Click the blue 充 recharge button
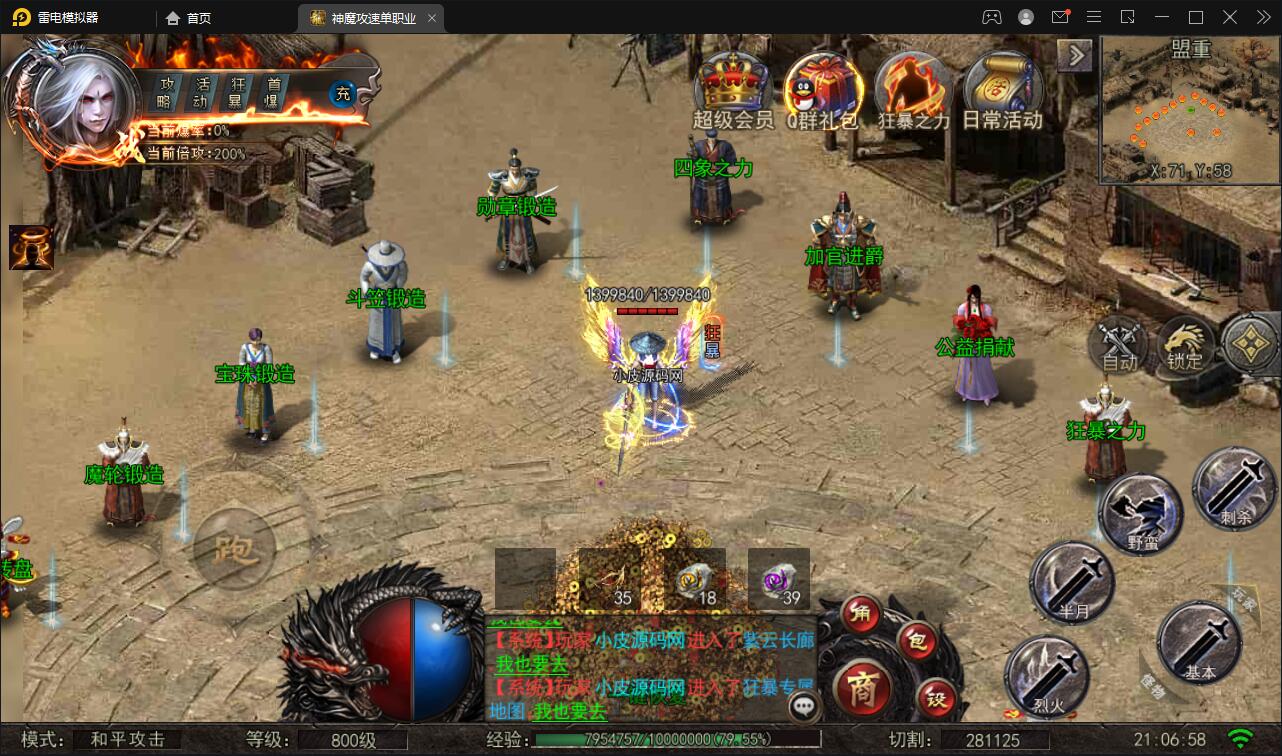The width and height of the screenshot is (1282, 756). coord(343,94)
